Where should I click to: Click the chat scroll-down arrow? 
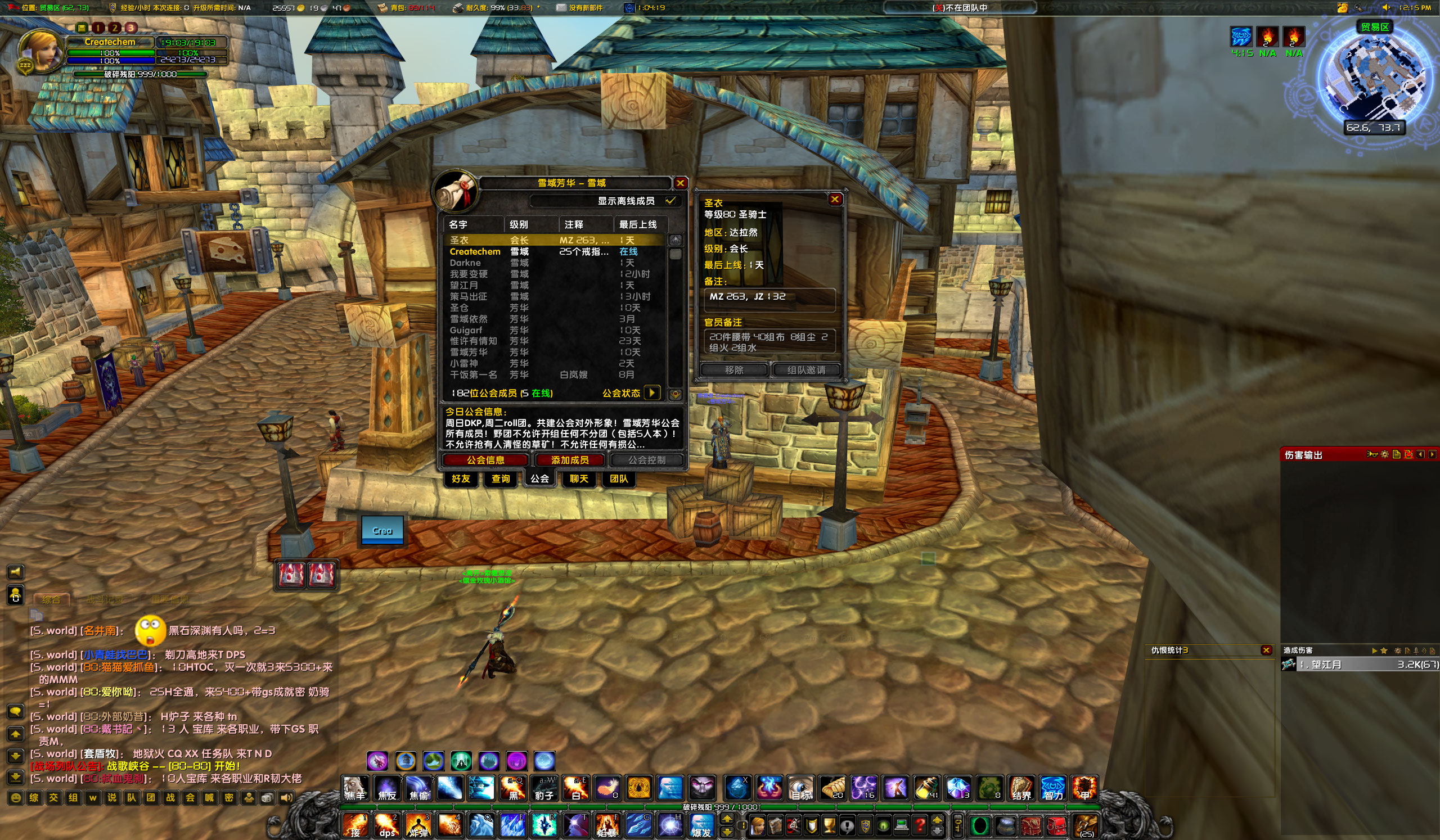[x=15, y=757]
